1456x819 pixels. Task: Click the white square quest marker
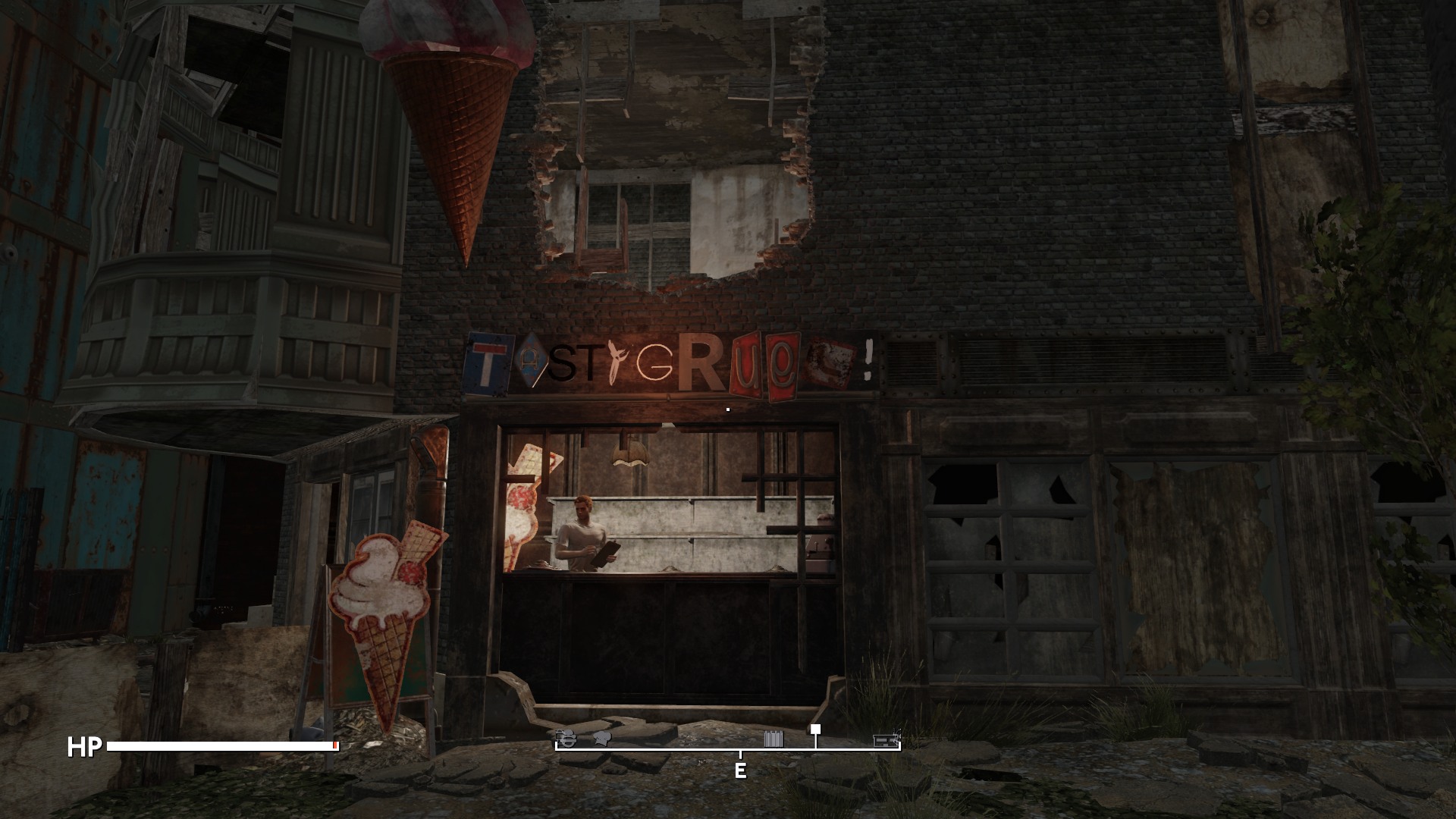pyautogui.click(x=815, y=730)
